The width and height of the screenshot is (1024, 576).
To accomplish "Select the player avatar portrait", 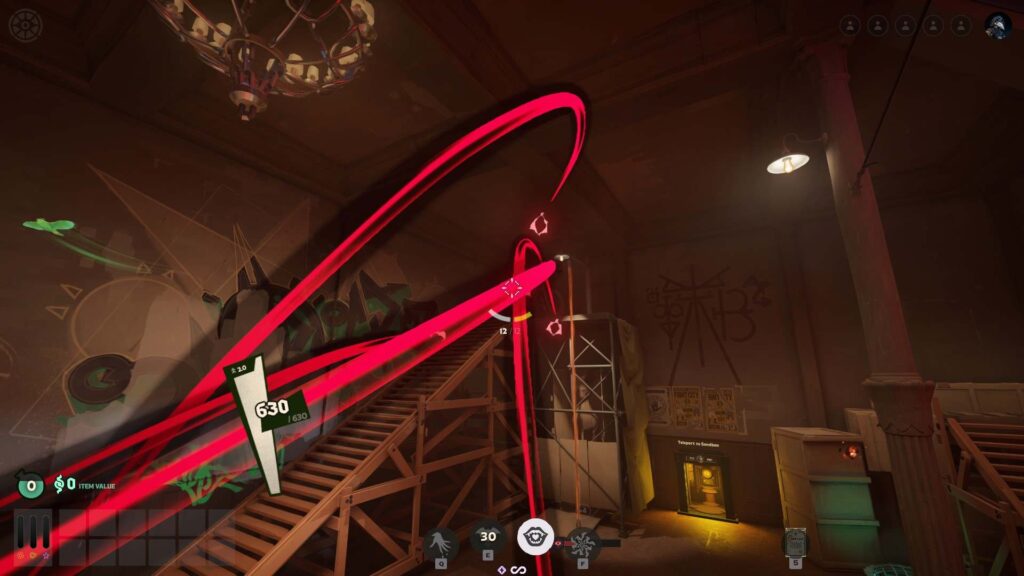I will click(997, 26).
